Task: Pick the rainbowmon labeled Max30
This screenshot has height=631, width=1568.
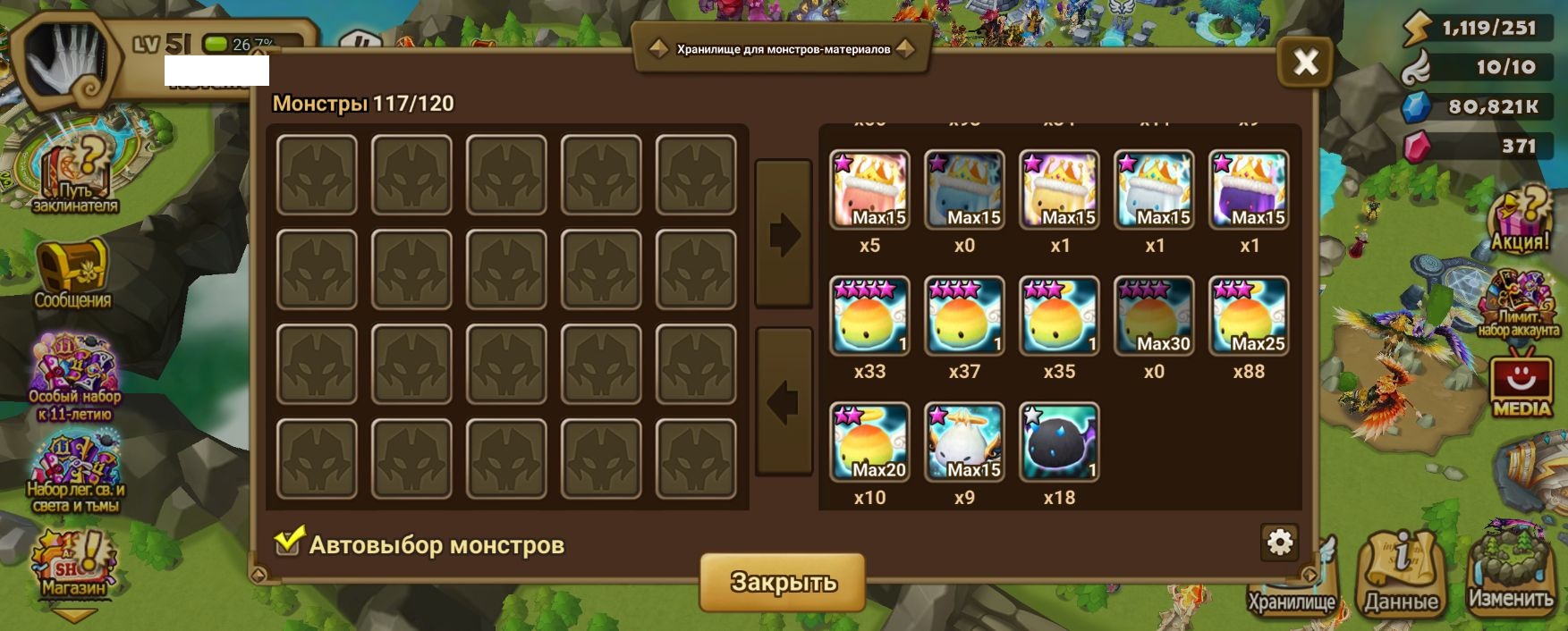Action: [1154, 315]
